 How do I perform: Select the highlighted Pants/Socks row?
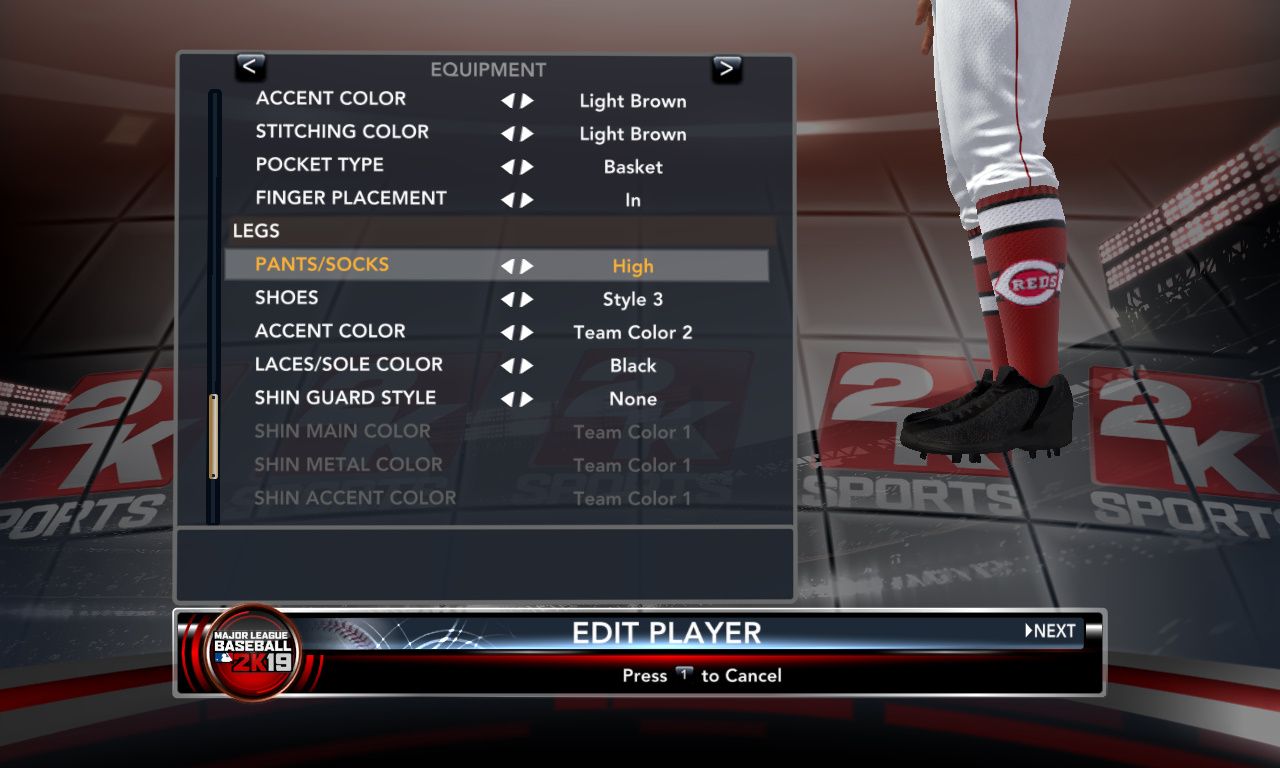(x=496, y=265)
